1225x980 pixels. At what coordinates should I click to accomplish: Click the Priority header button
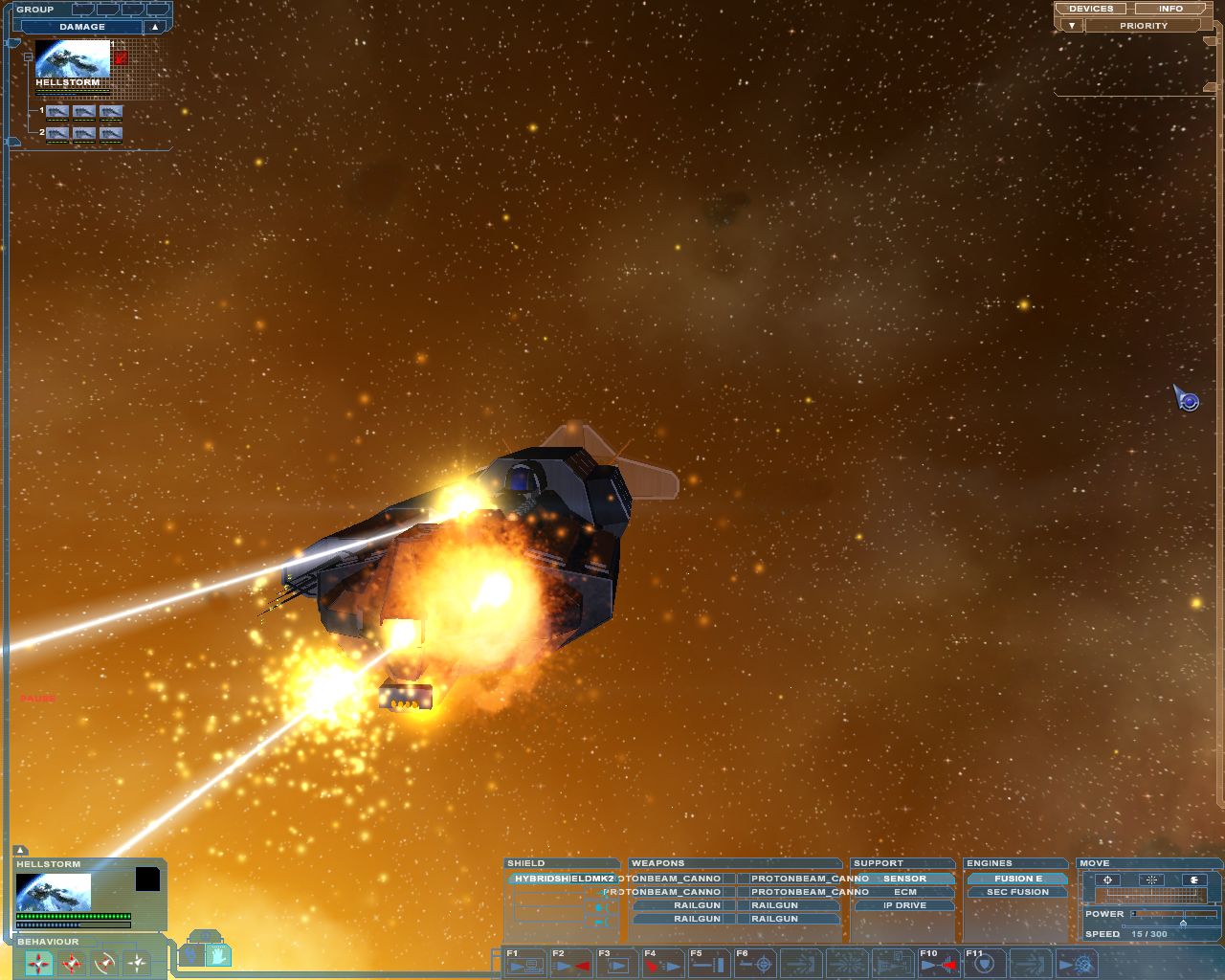click(x=1143, y=26)
